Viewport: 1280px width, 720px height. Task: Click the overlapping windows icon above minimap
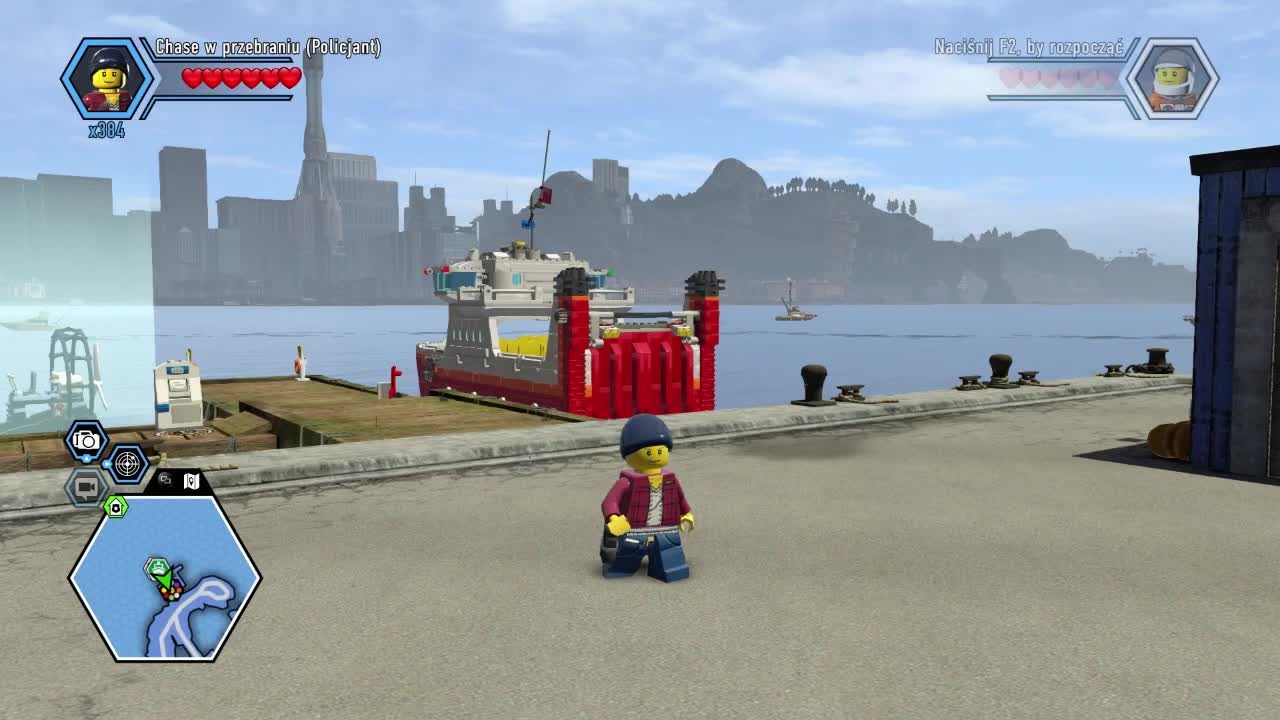(165, 480)
